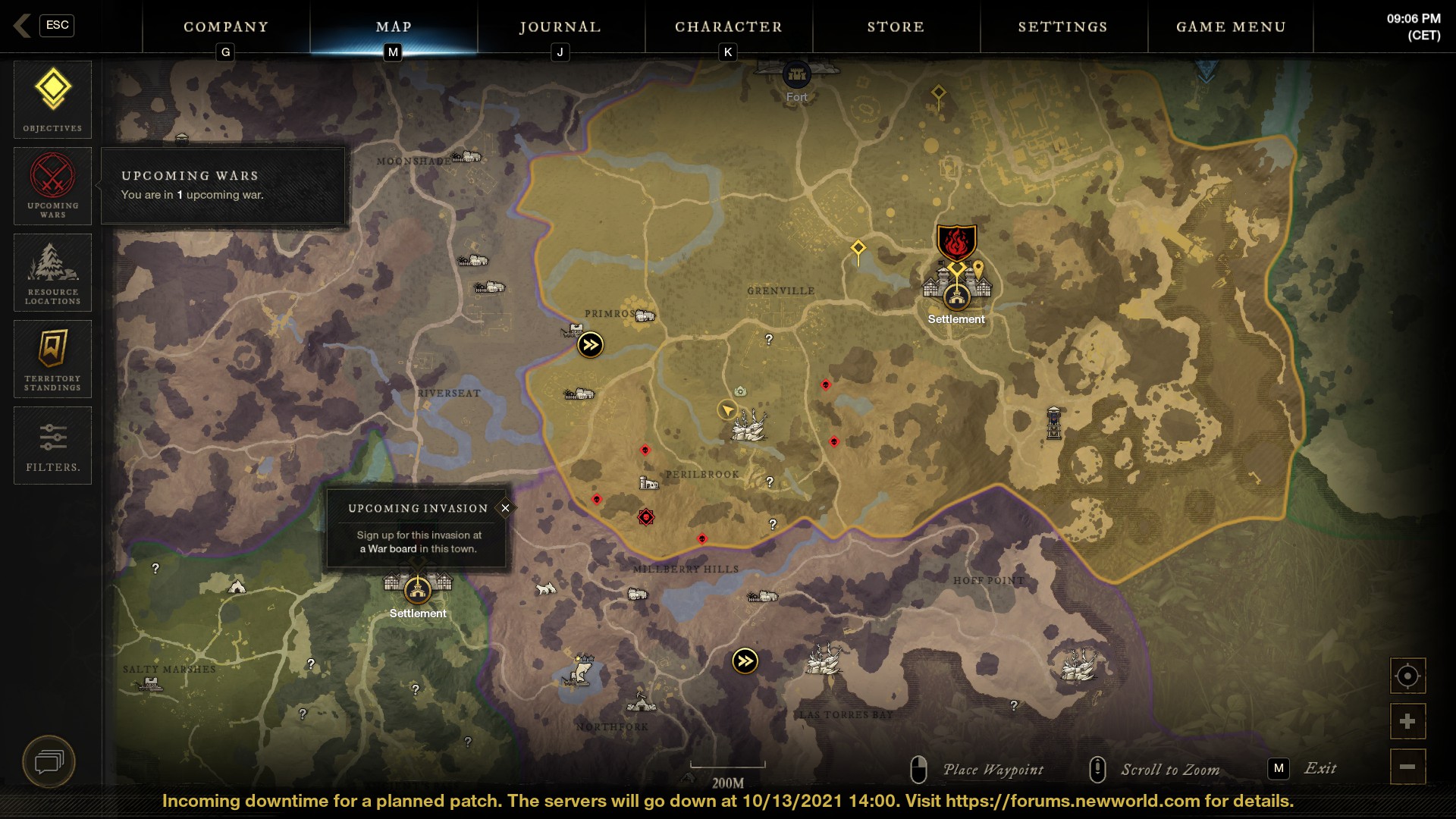This screenshot has height=819, width=1456.
Task: Select the red flame war shield marker
Action: click(x=956, y=243)
